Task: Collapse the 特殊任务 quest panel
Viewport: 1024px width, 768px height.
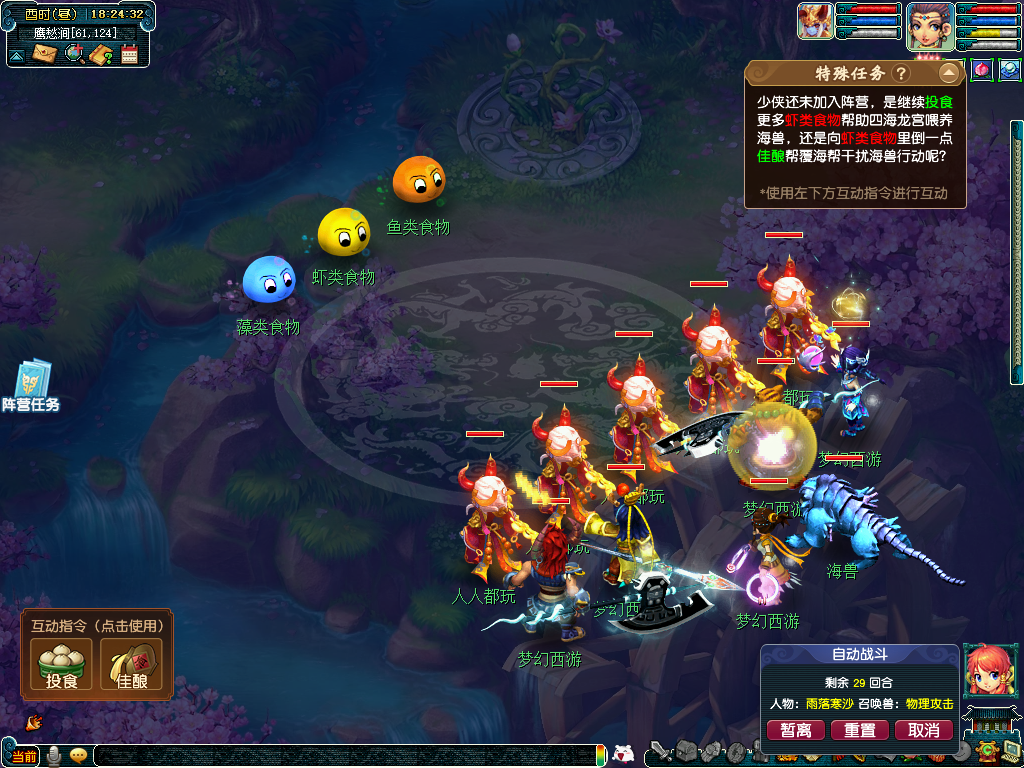Action: coord(948,73)
